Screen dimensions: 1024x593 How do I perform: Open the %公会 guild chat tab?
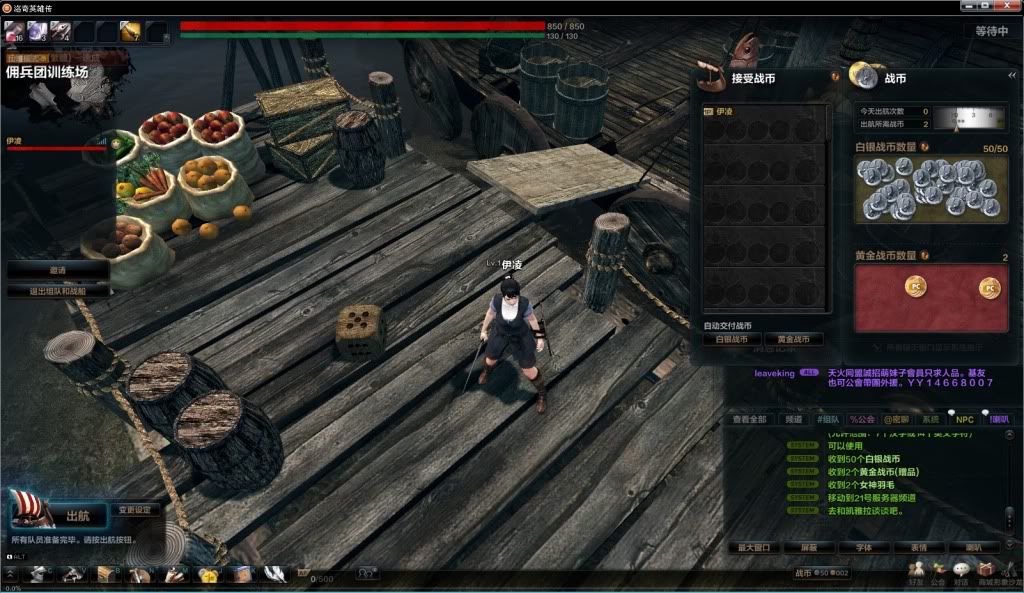coord(862,420)
